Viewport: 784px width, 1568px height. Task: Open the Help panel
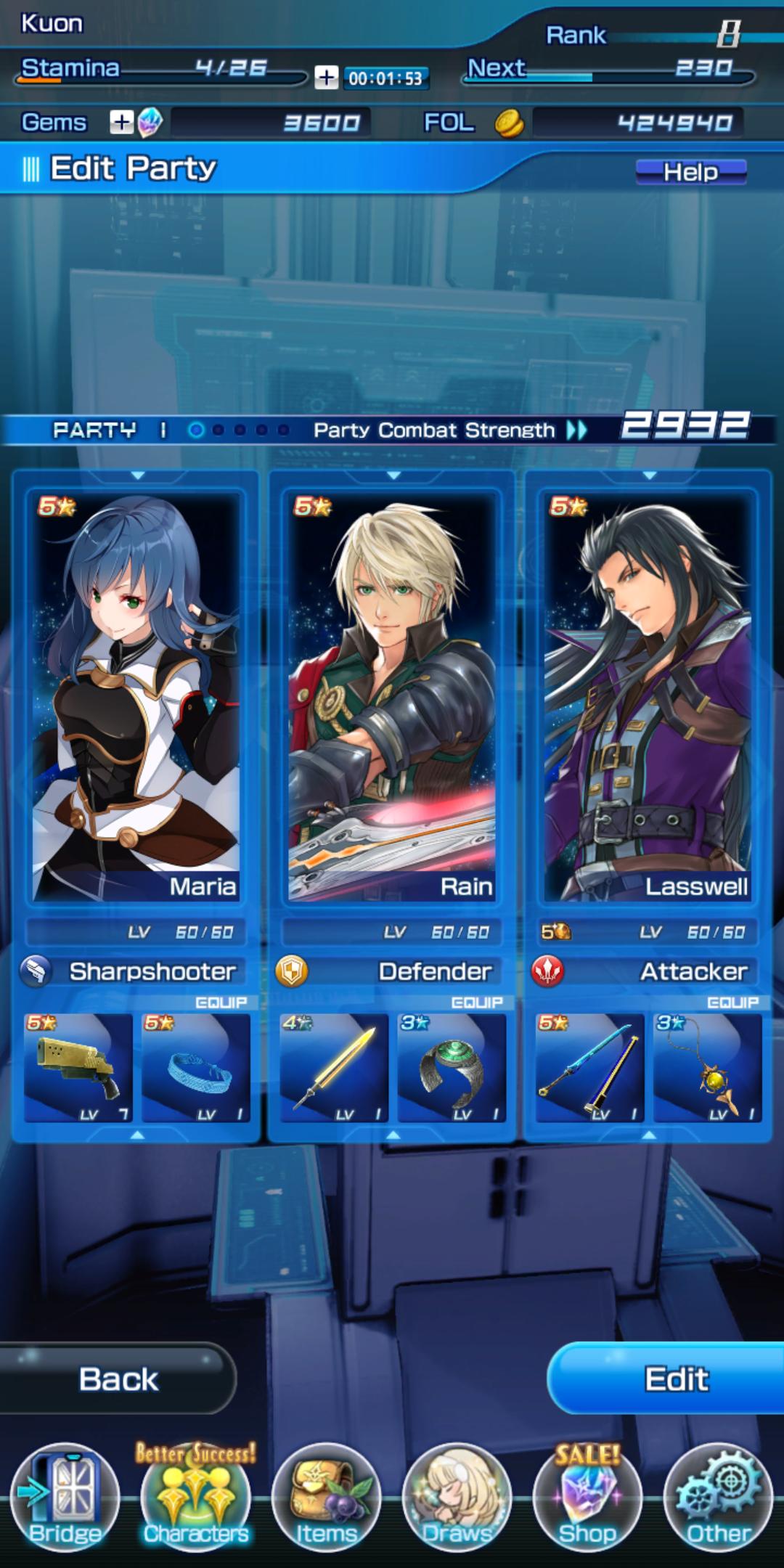690,171
